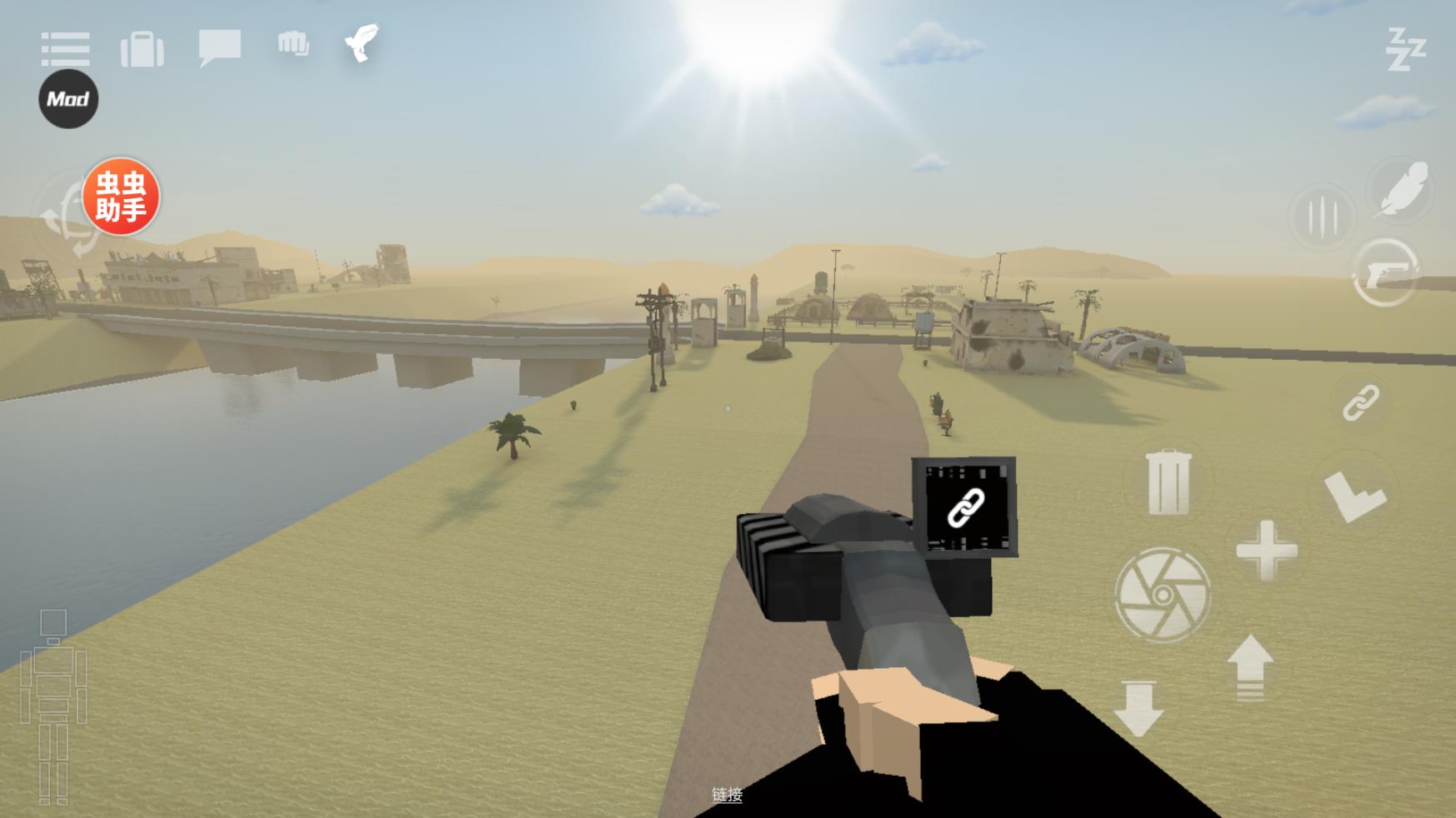Open the chat speech bubble
Image resolution: width=1456 pixels, height=818 pixels.
tap(220, 47)
